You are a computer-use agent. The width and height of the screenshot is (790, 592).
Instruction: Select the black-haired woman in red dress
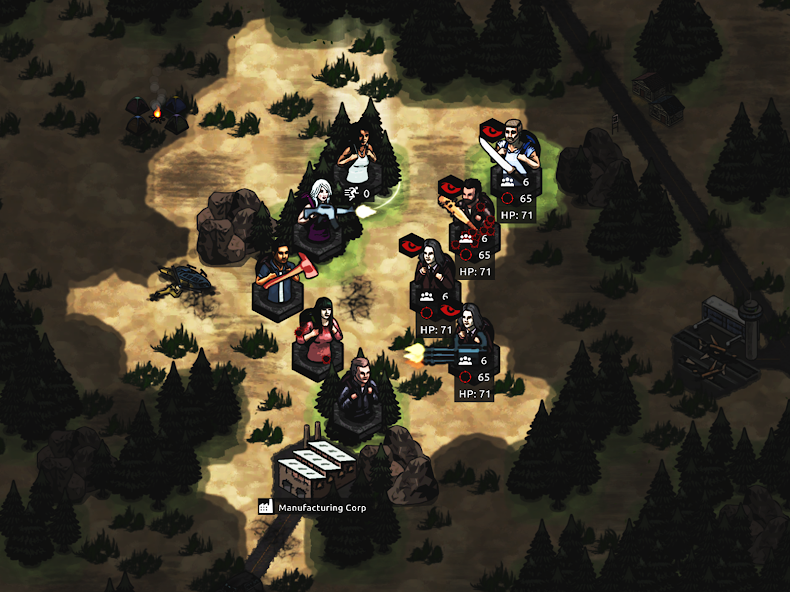pyautogui.click(x=320, y=331)
